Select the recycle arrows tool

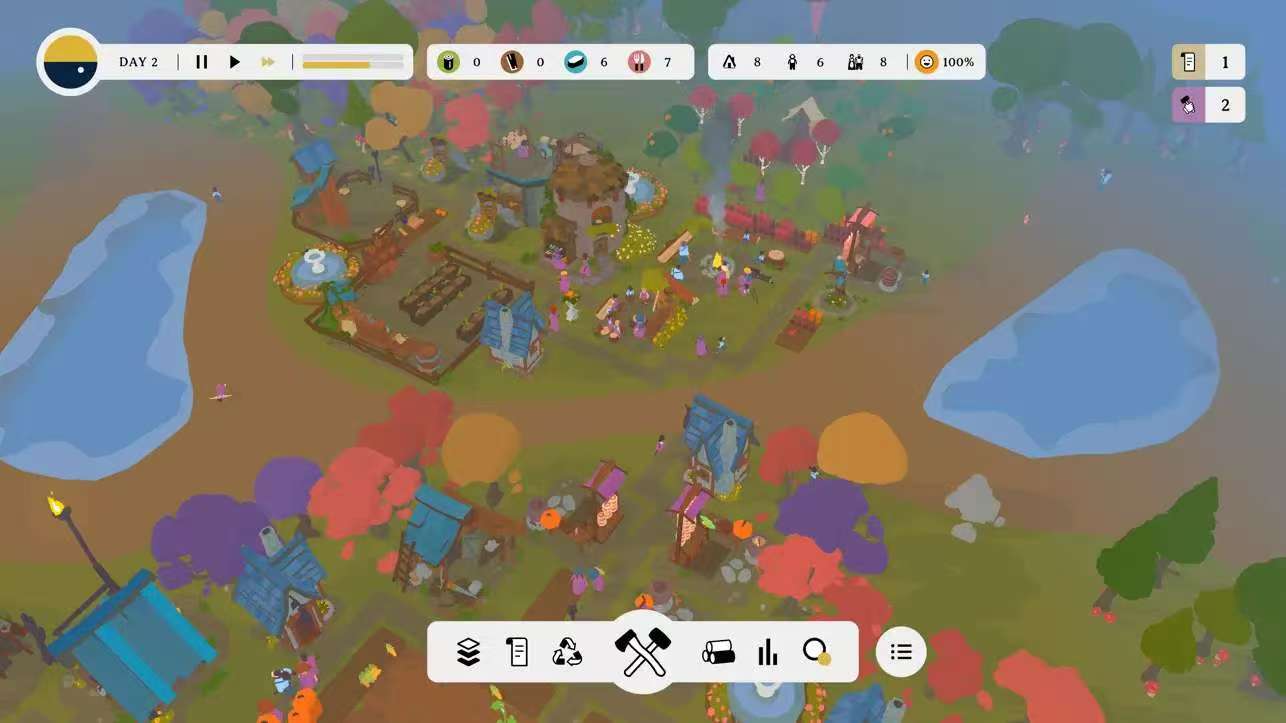click(567, 653)
